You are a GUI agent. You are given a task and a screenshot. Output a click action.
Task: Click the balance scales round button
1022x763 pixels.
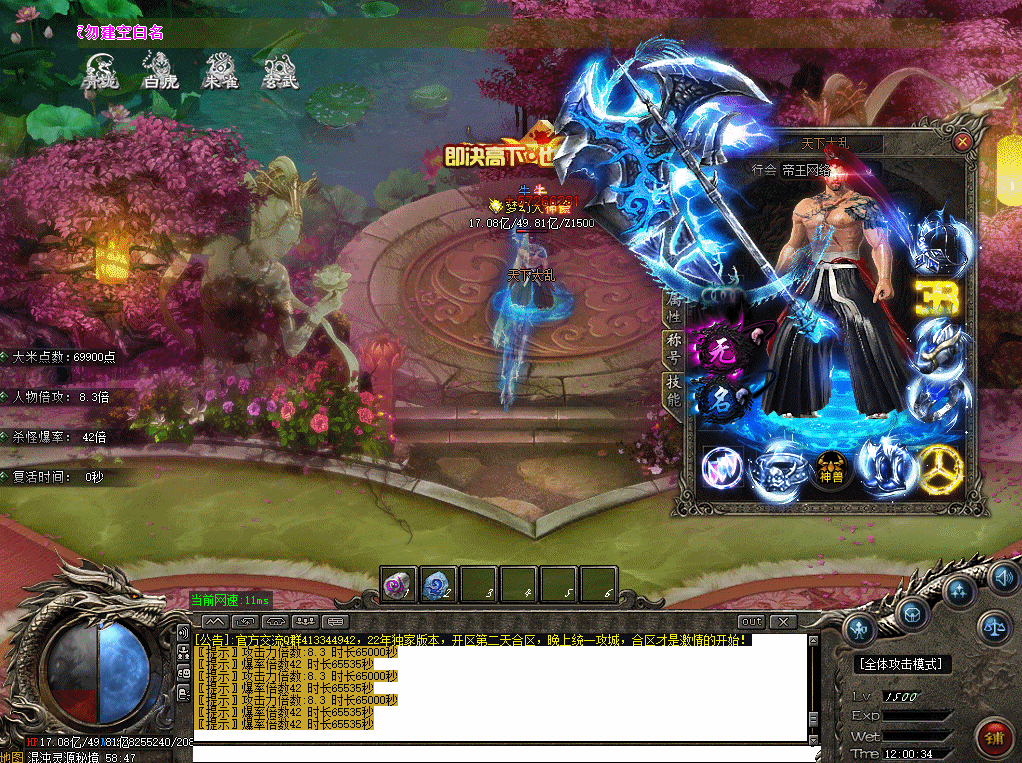click(994, 626)
